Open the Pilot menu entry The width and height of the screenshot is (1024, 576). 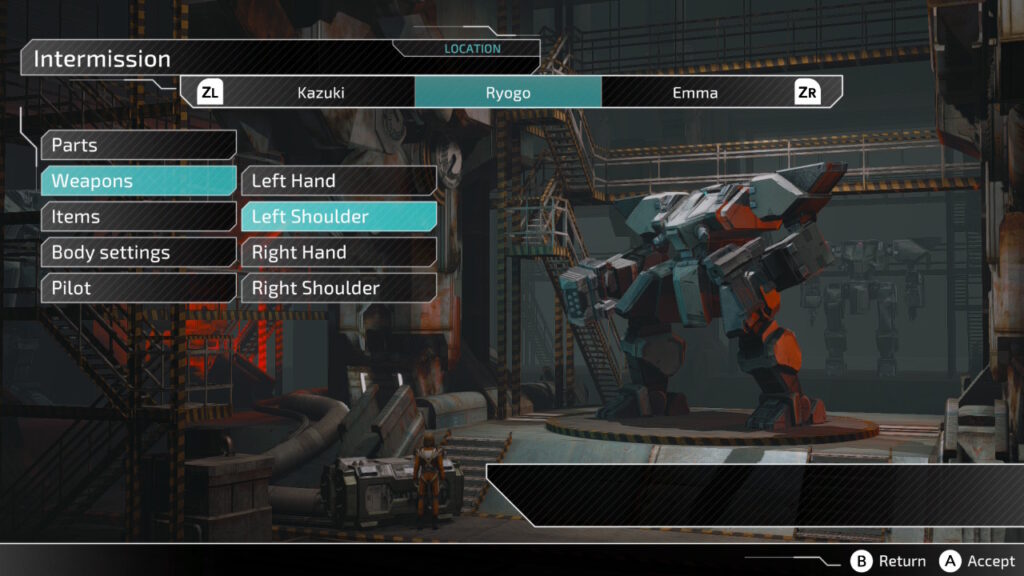(x=138, y=288)
